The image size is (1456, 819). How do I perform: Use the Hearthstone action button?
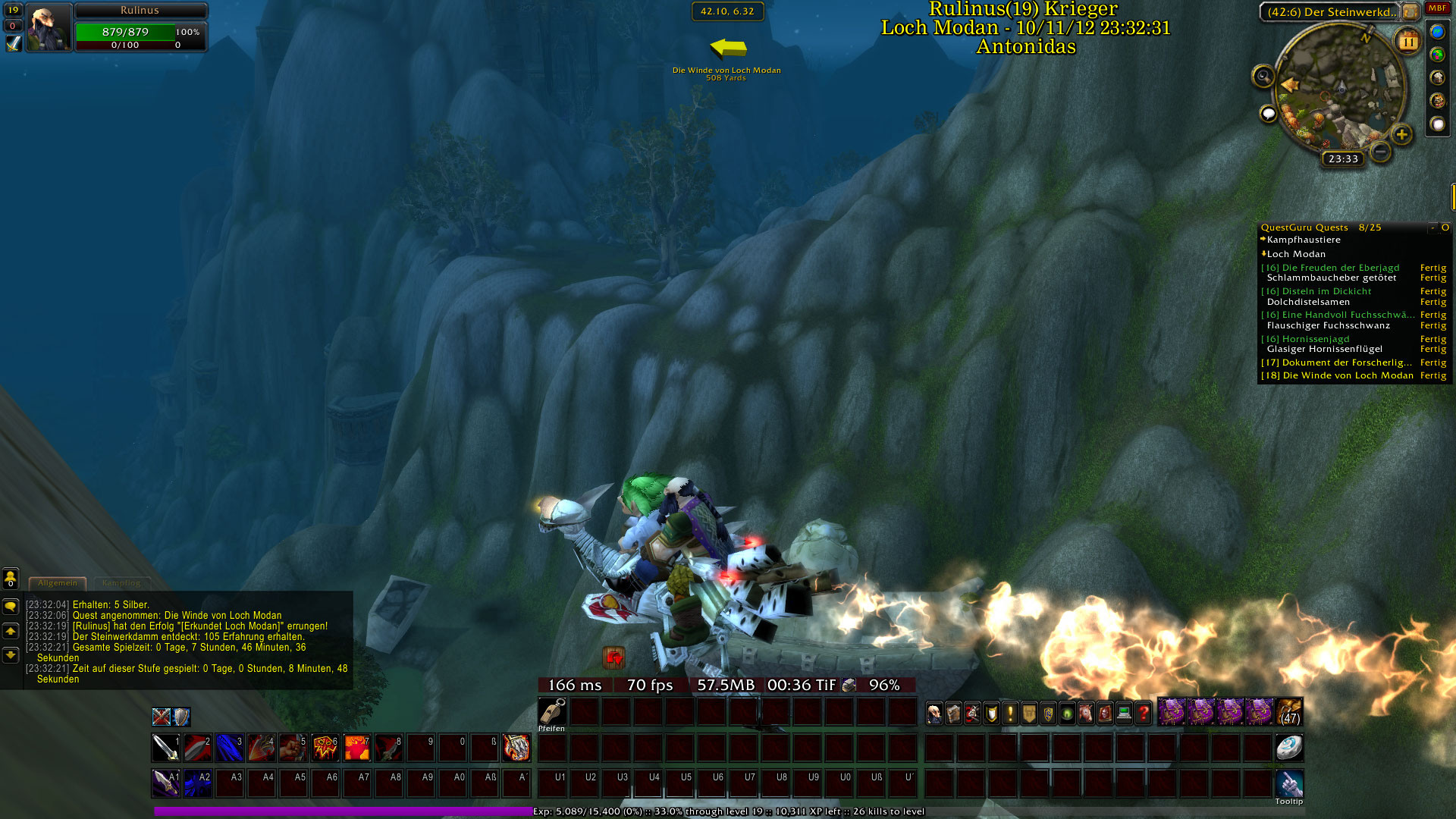pos(1288,748)
